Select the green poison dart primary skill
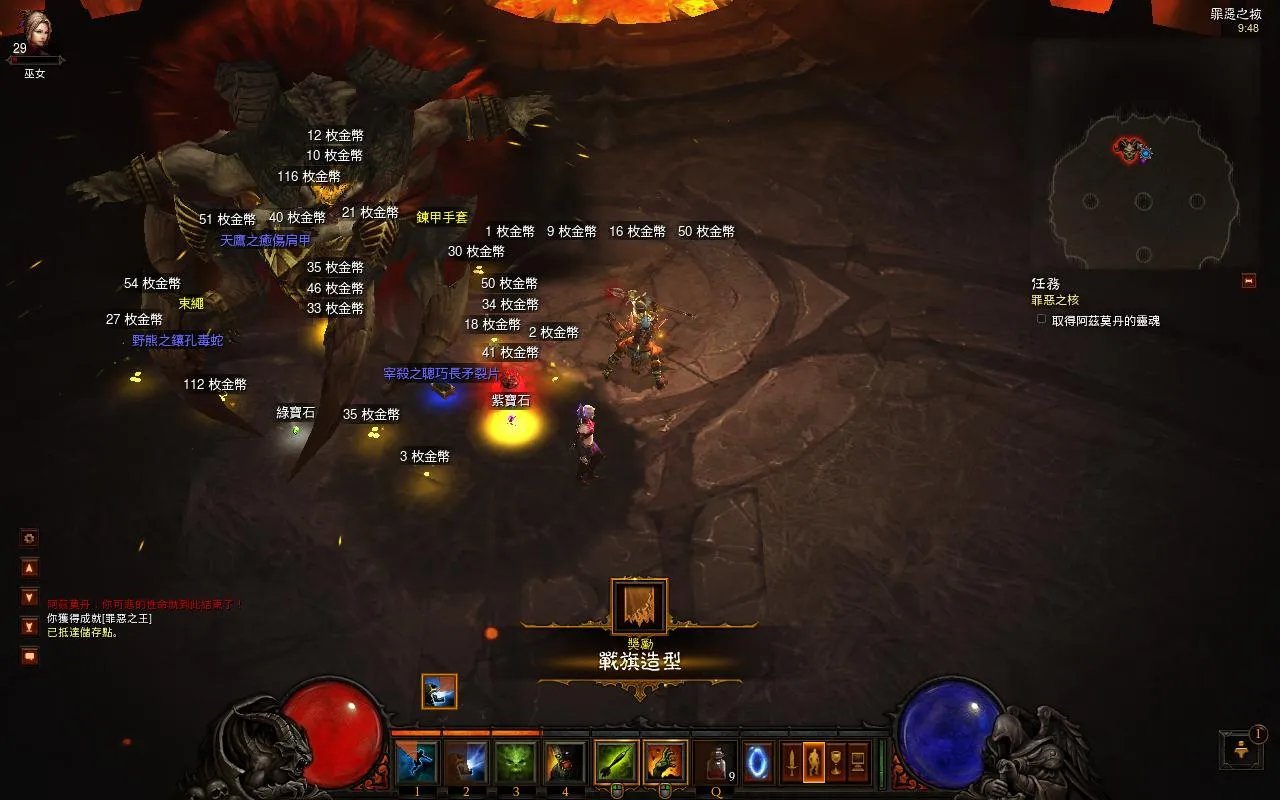The image size is (1280, 800). [x=616, y=763]
